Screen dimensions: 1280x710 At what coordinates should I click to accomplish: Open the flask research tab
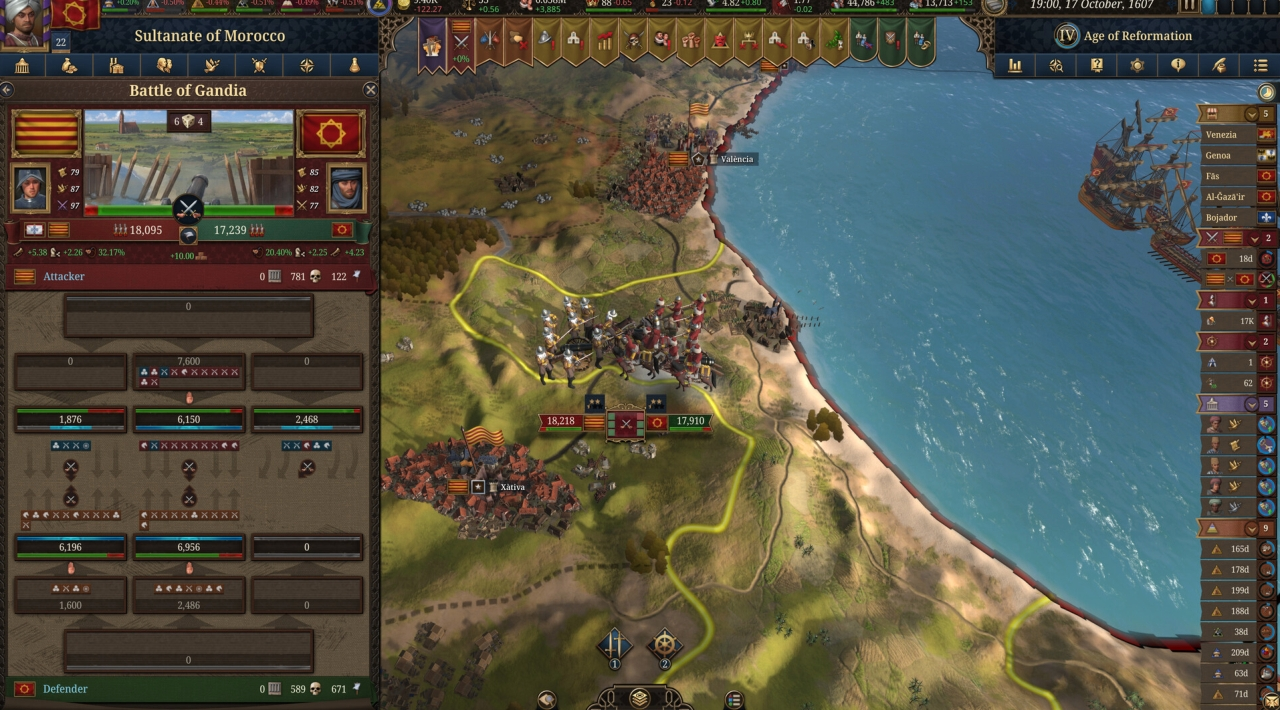click(x=354, y=66)
